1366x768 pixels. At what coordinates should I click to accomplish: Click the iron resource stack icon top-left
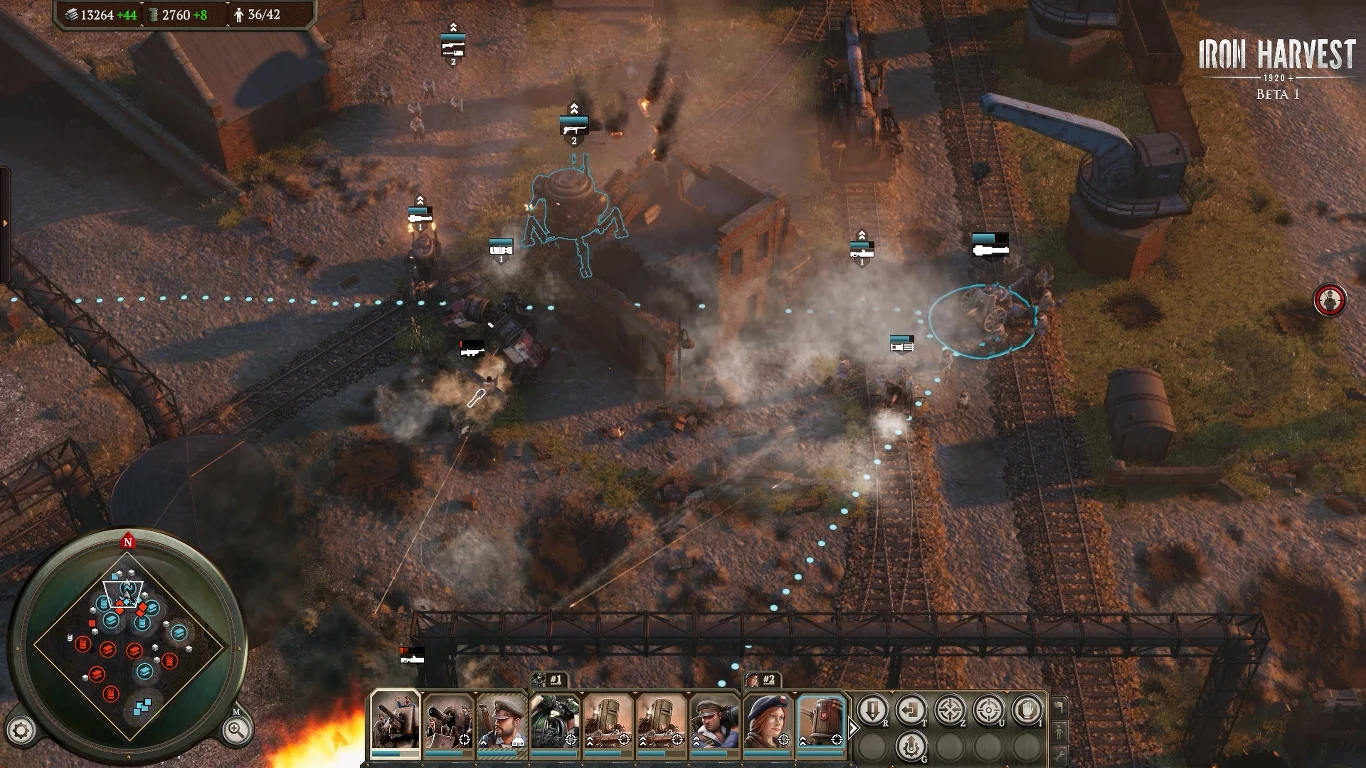click(x=71, y=16)
